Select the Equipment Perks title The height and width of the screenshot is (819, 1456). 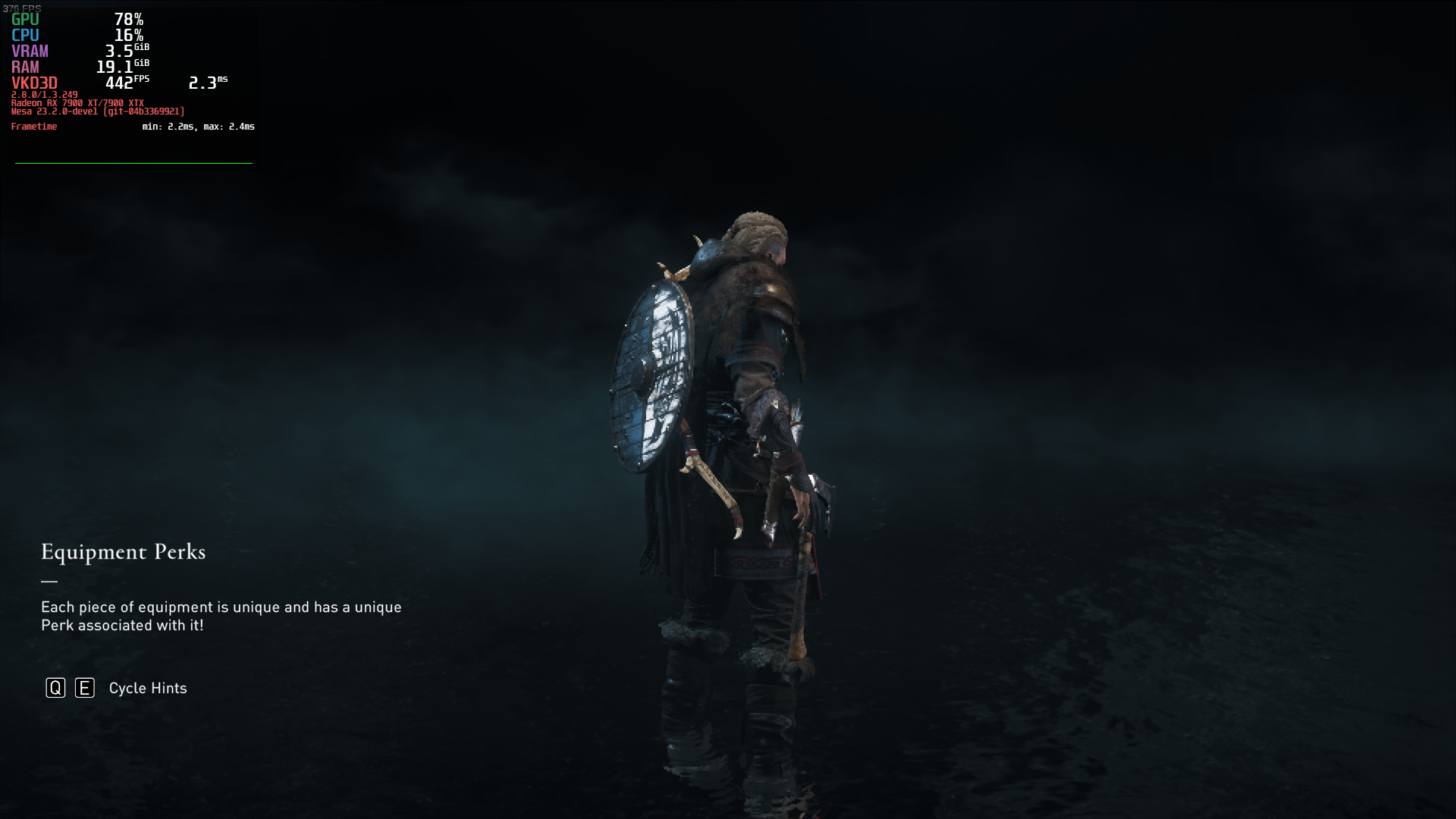(x=123, y=553)
